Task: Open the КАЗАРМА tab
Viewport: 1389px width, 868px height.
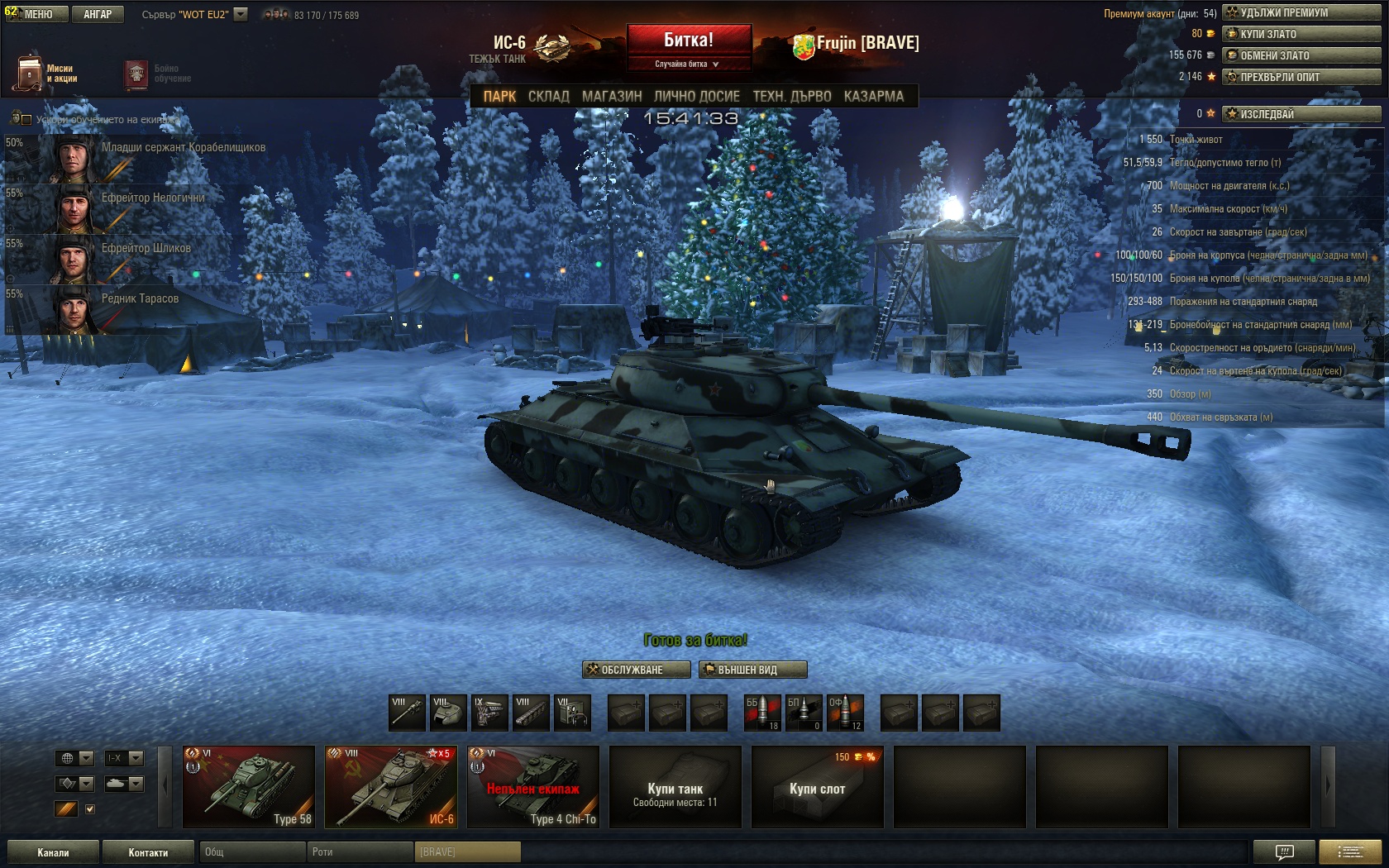Action: tap(874, 96)
